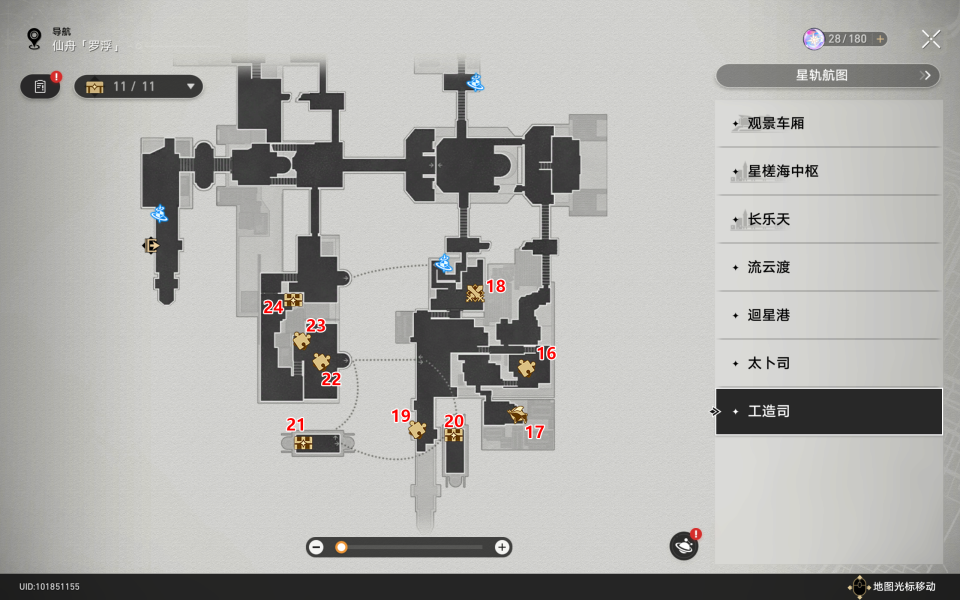Open the planet icon with red alert
This screenshot has height=600, width=960.
click(x=684, y=546)
